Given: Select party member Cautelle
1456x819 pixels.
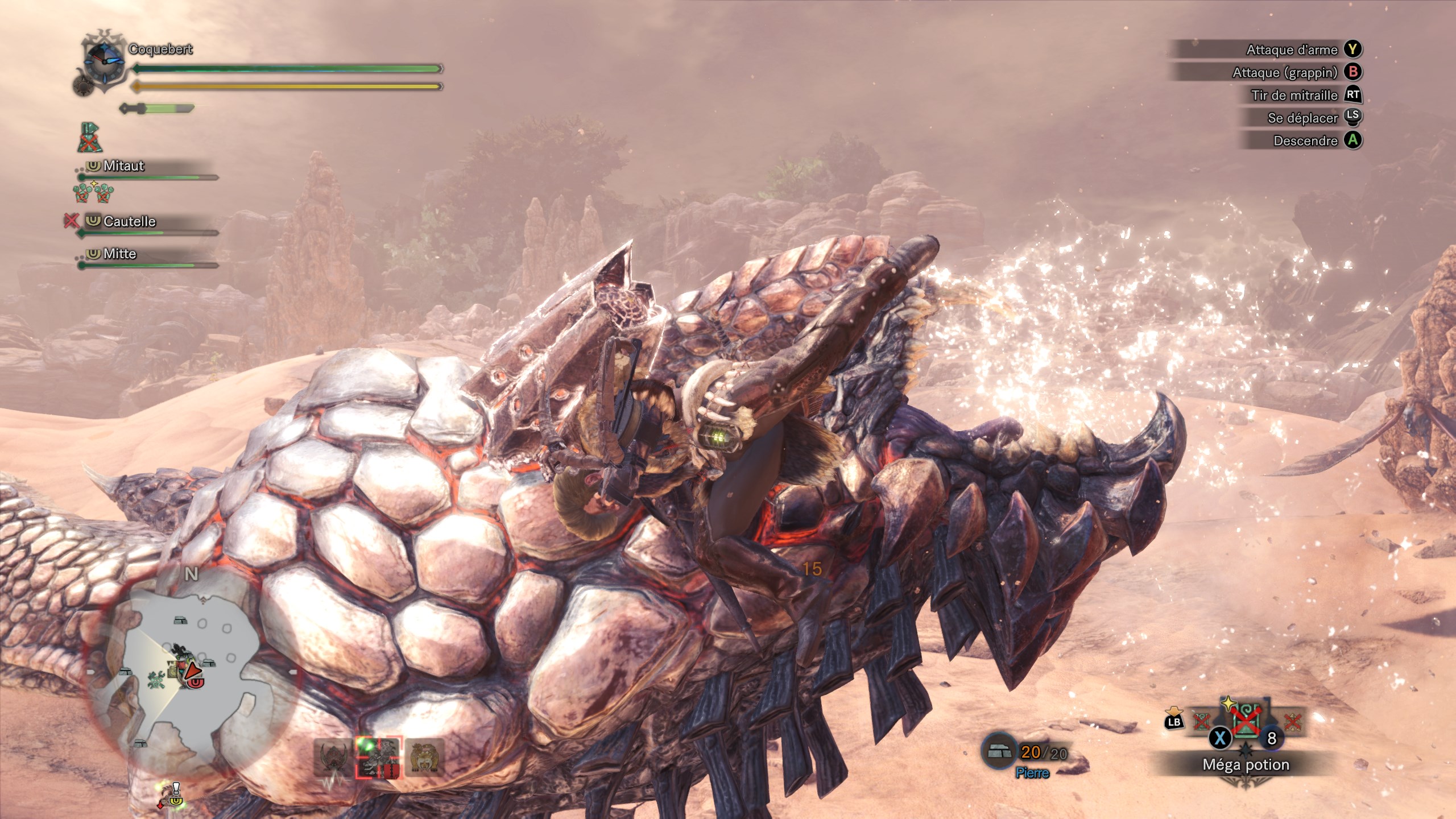Looking at the screenshot, I should pos(129,221).
